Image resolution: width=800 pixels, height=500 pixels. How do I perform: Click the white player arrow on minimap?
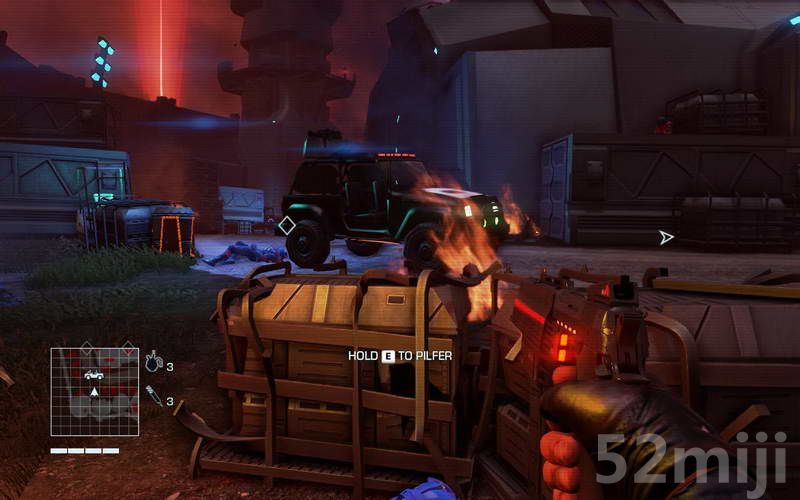(94, 391)
